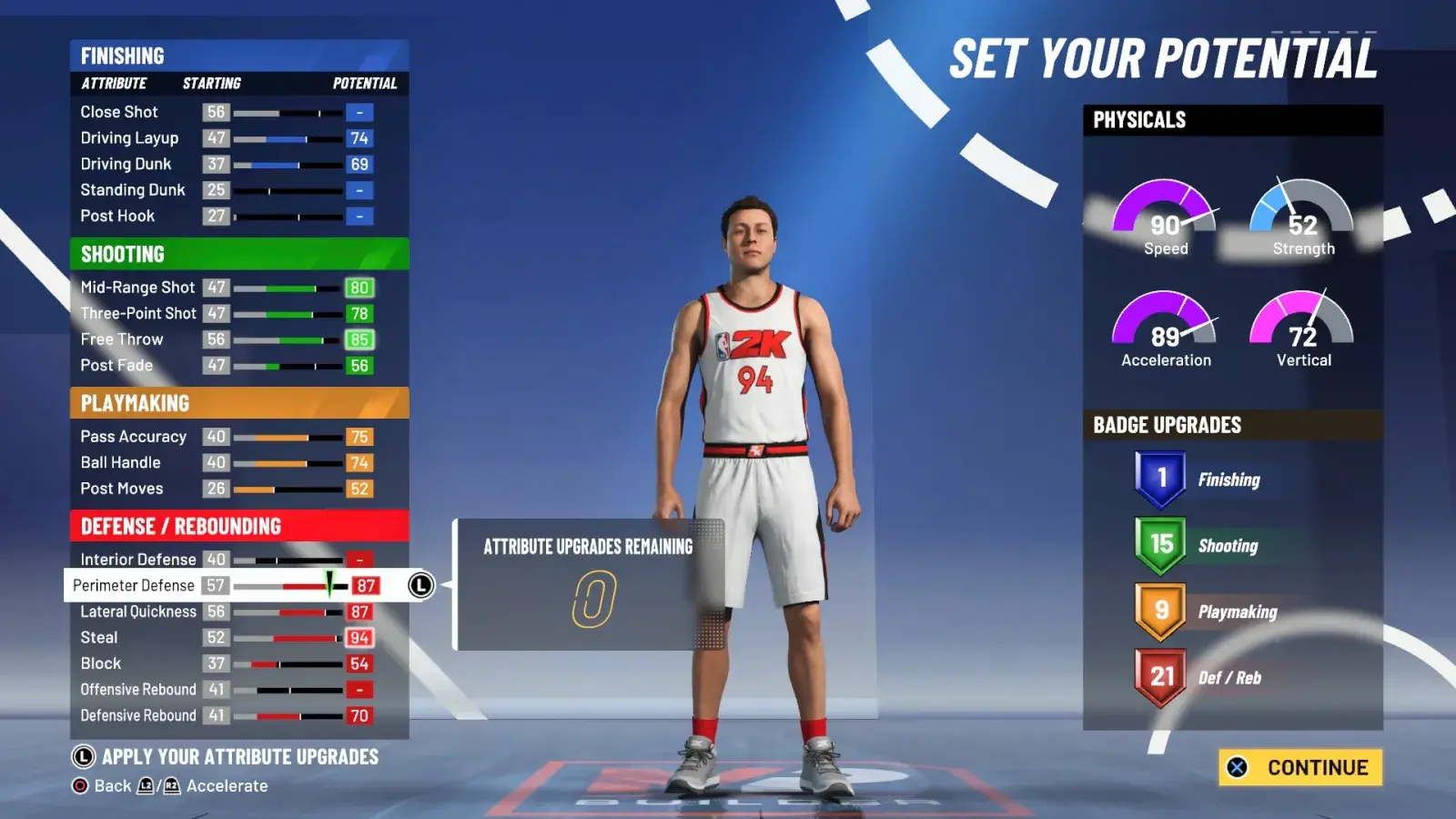Pick the Post Moves attribute row
The height and width of the screenshot is (819, 1456).
227,489
